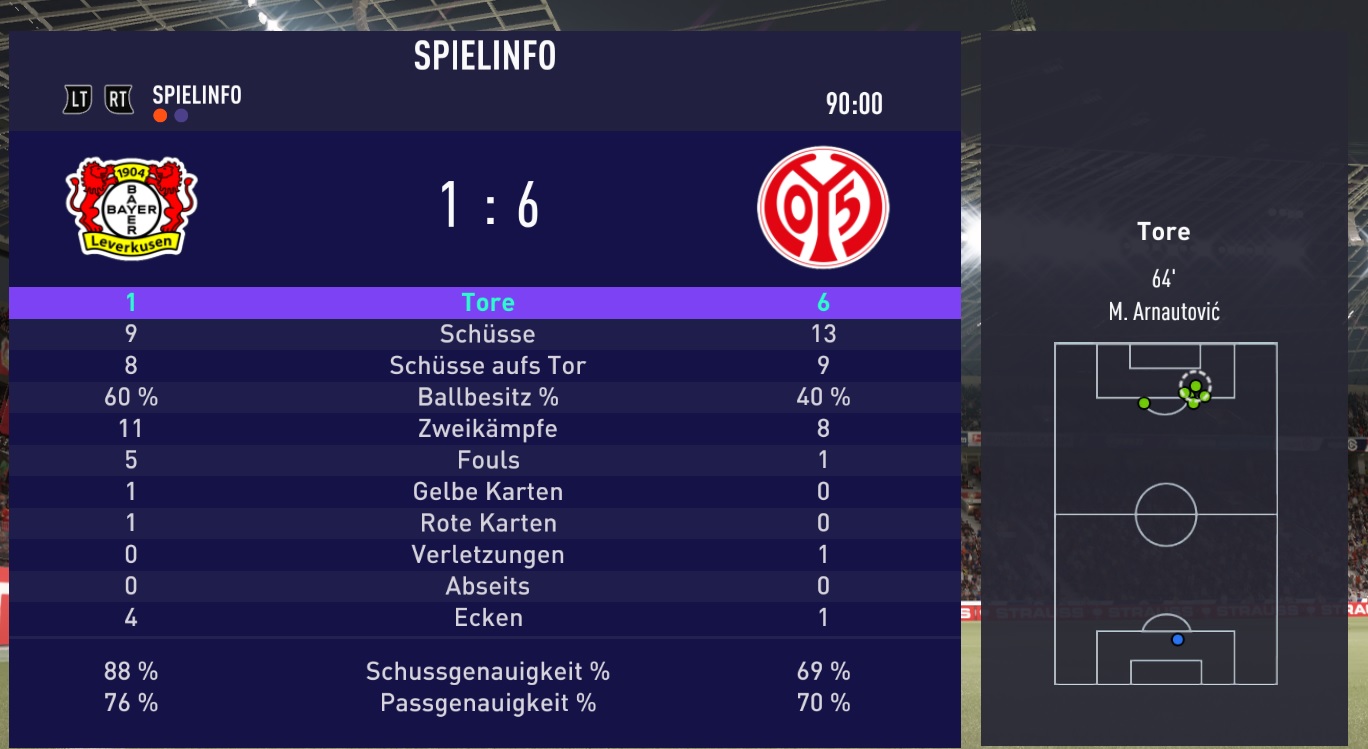Image resolution: width=1368 pixels, height=749 pixels.
Task: Choose the Schüsse stat row
Action: pyautogui.click(x=488, y=334)
